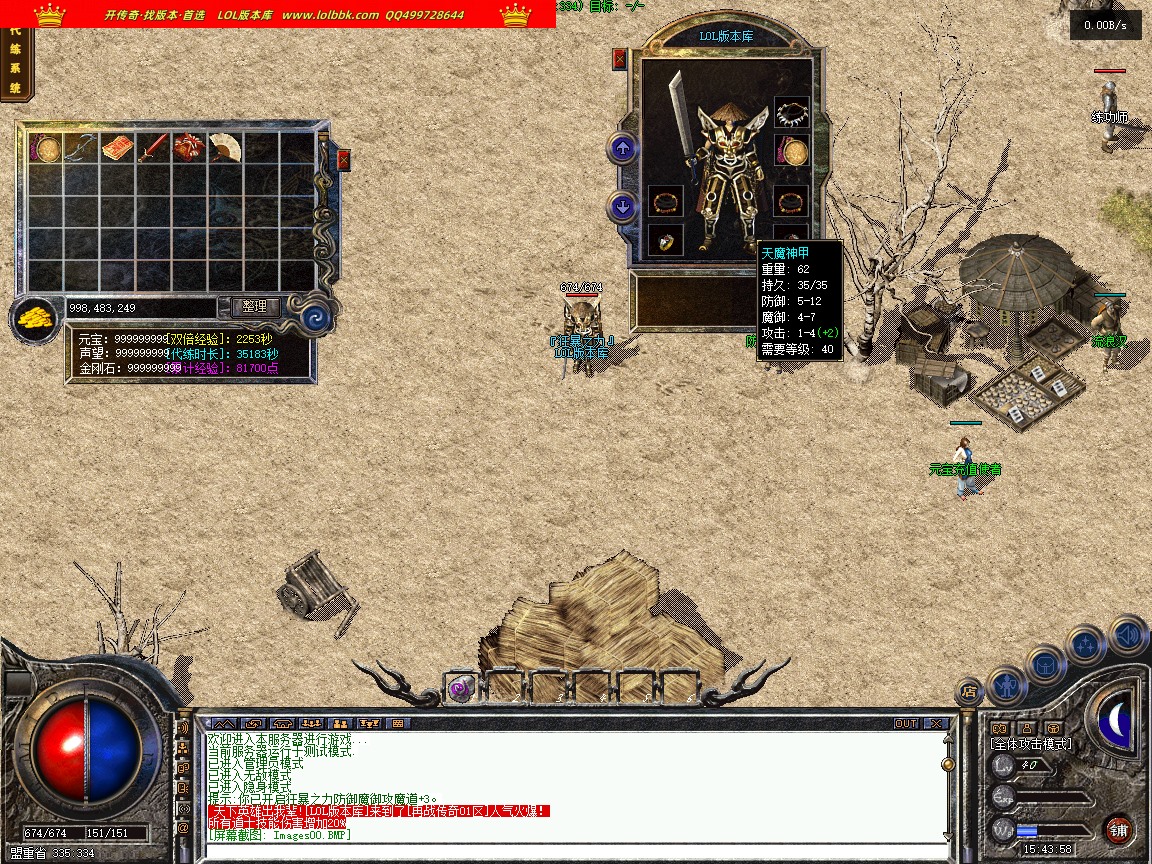This screenshot has width=1152, height=864.
Task: Select the red gift bundle item
Action: [189, 148]
